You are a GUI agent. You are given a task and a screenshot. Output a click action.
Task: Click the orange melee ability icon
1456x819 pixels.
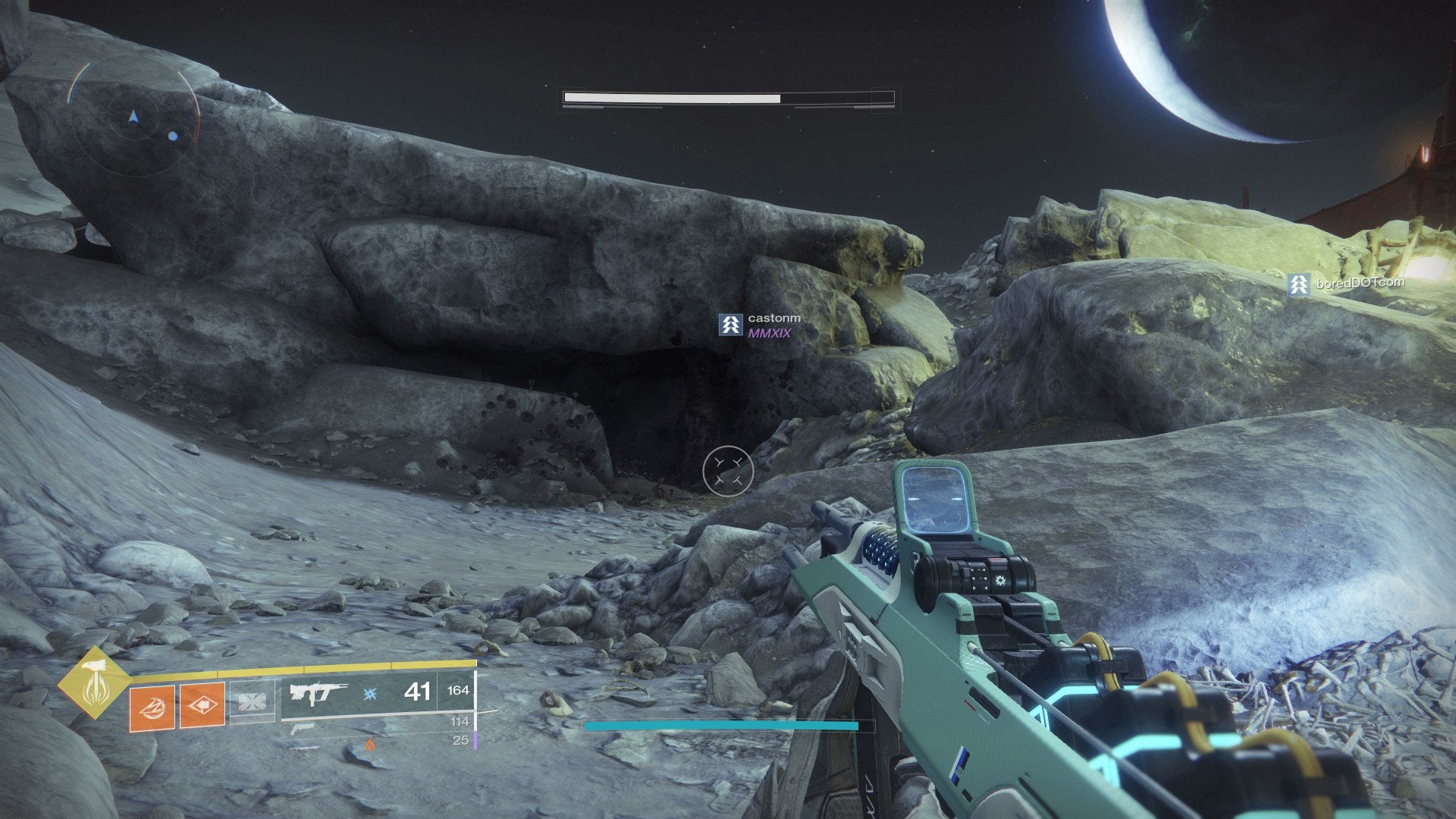tap(202, 704)
